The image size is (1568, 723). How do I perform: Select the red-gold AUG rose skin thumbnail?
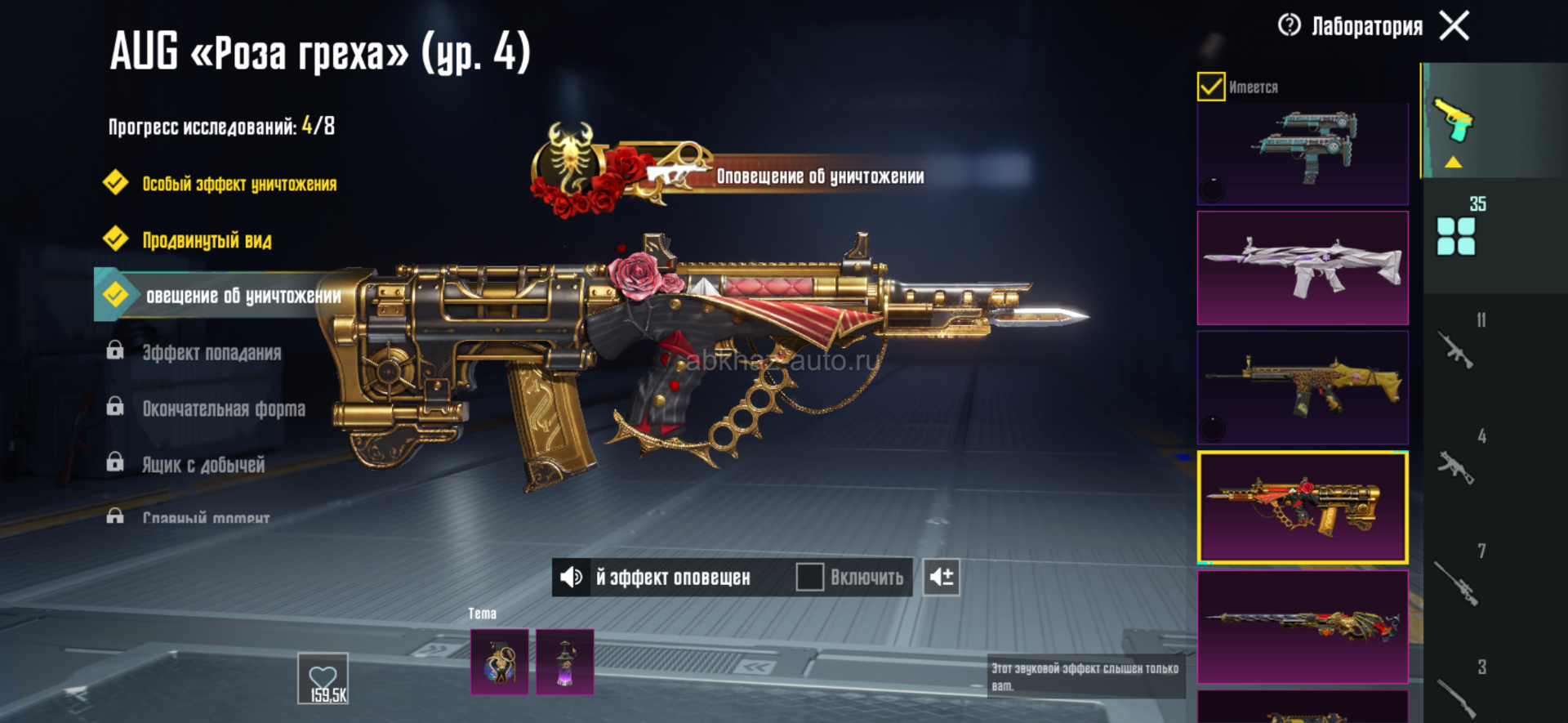(1303, 507)
